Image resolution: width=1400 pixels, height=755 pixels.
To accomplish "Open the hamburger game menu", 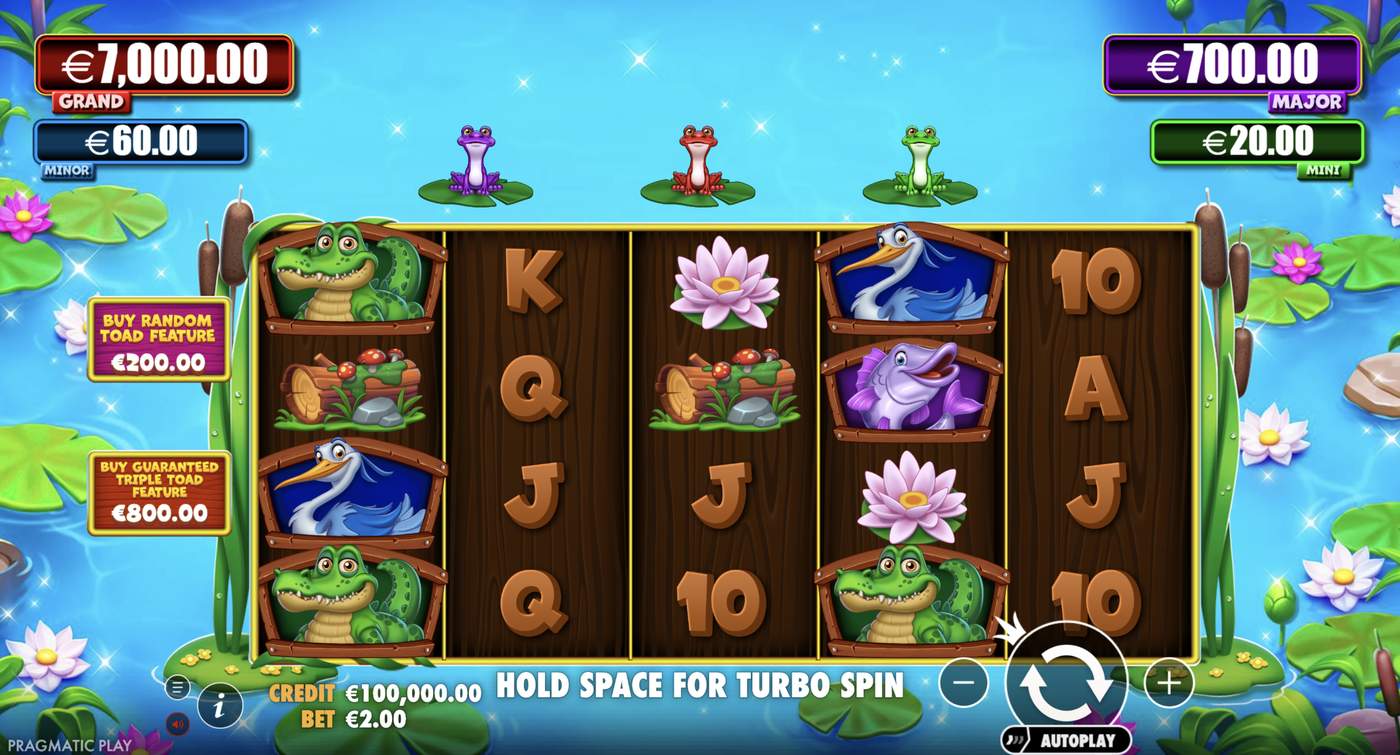I will pos(178,688).
